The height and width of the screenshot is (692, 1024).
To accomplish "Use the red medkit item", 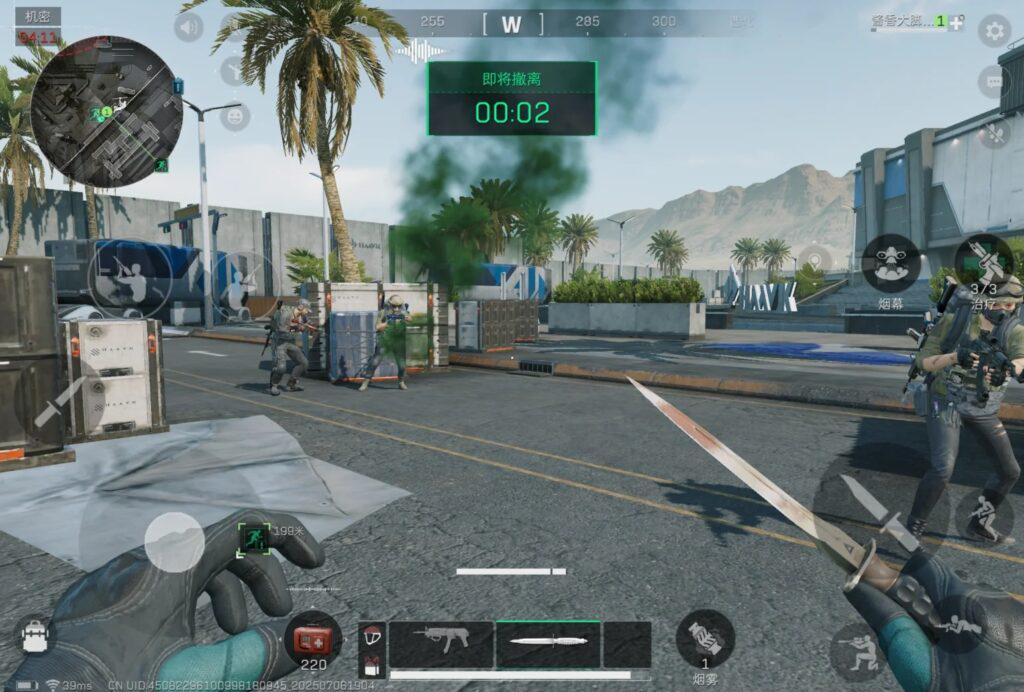I will [x=313, y=638].
